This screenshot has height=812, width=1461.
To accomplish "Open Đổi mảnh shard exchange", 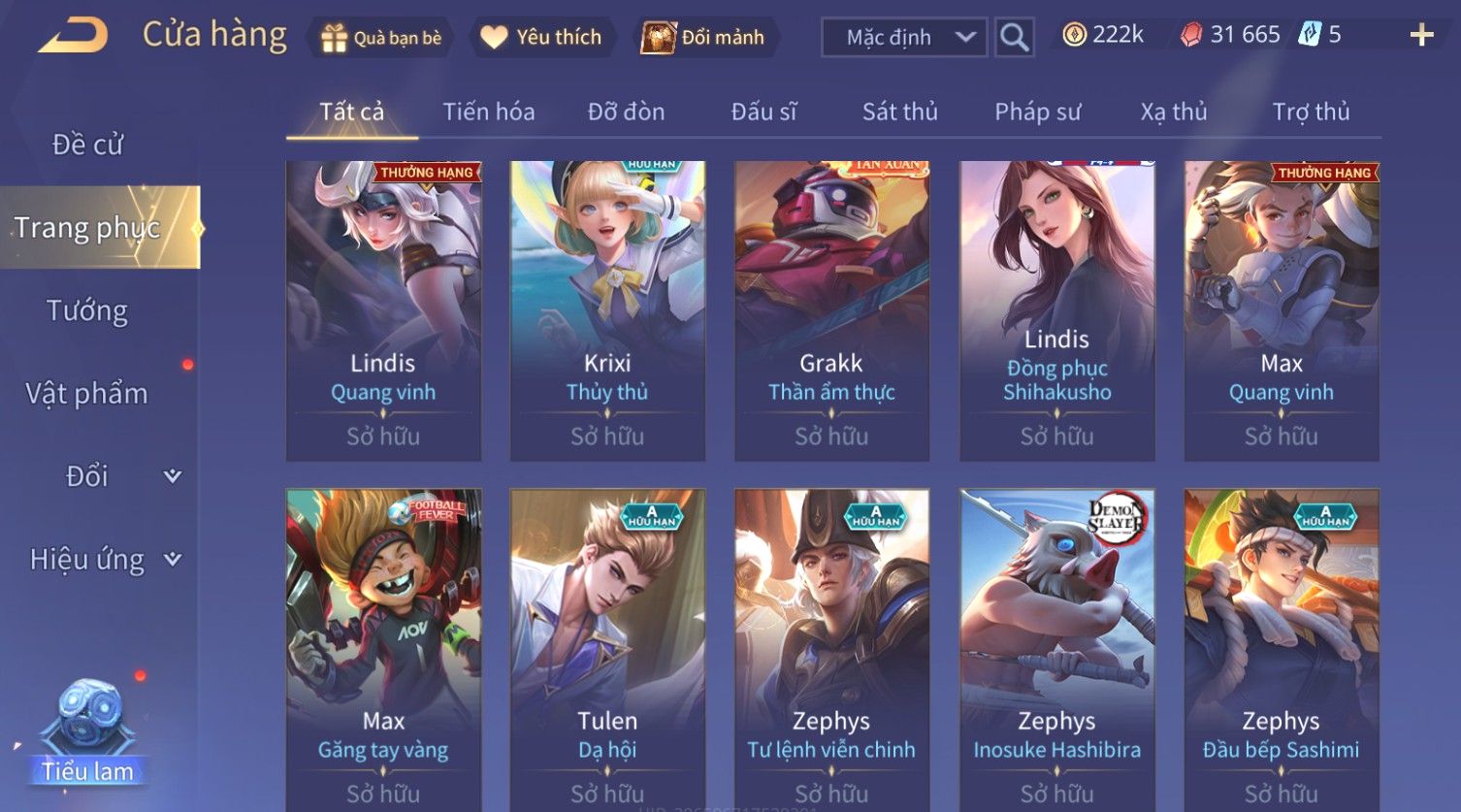I will [704, 38].
